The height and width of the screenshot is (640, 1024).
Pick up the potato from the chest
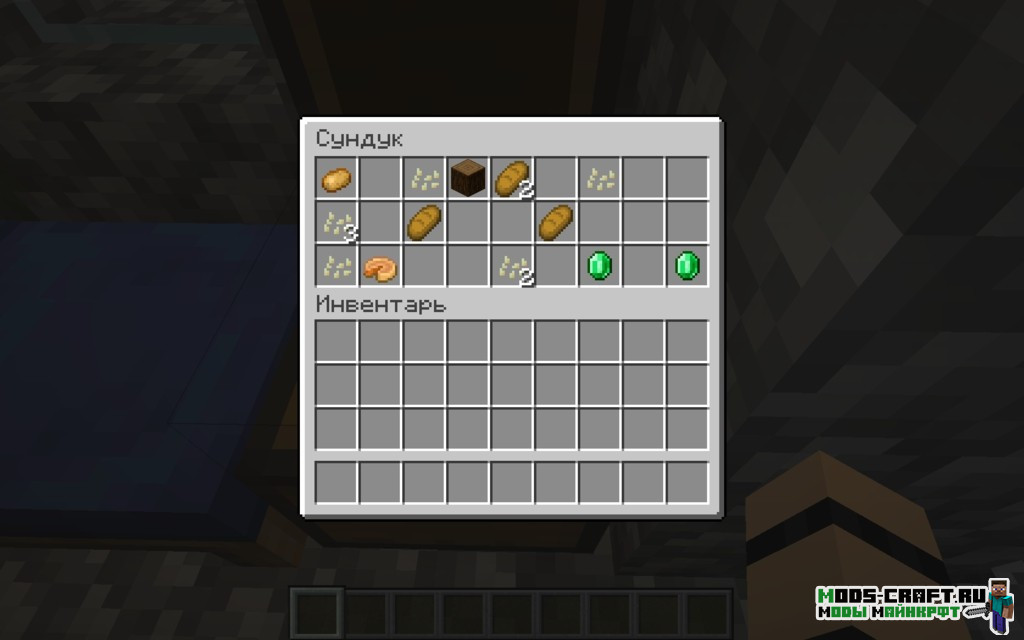pos(336,180)
